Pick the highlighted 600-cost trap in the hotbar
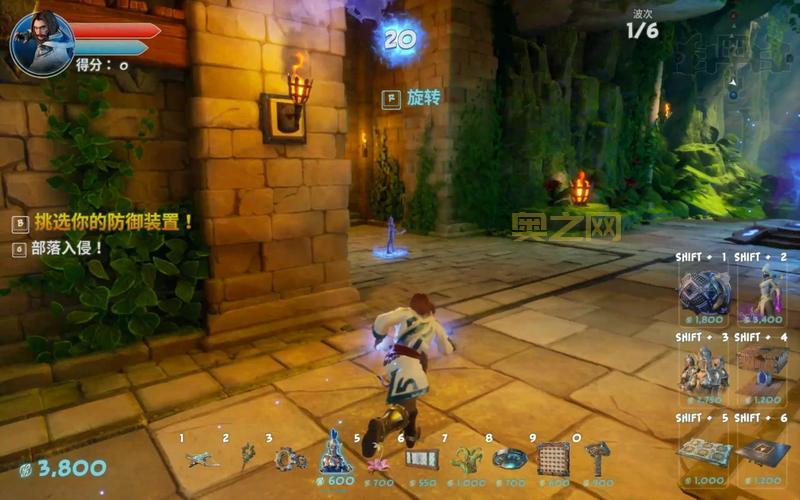This screenshot has height=500, width=800. 335,456
